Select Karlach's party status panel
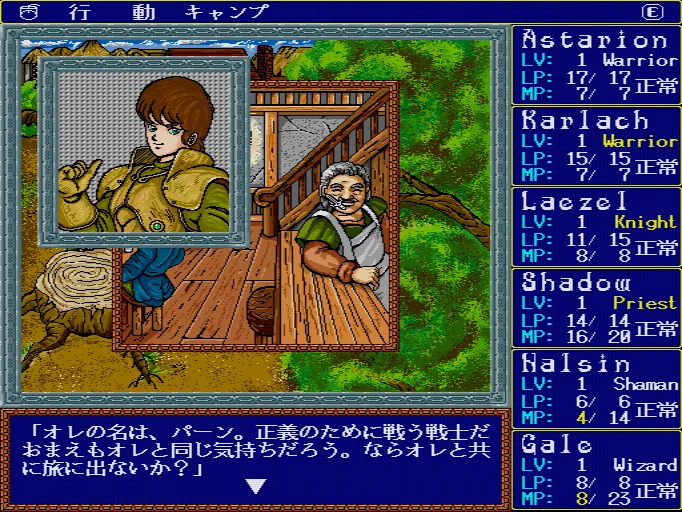Screen dimensions: 682x512 click(597, 146)
